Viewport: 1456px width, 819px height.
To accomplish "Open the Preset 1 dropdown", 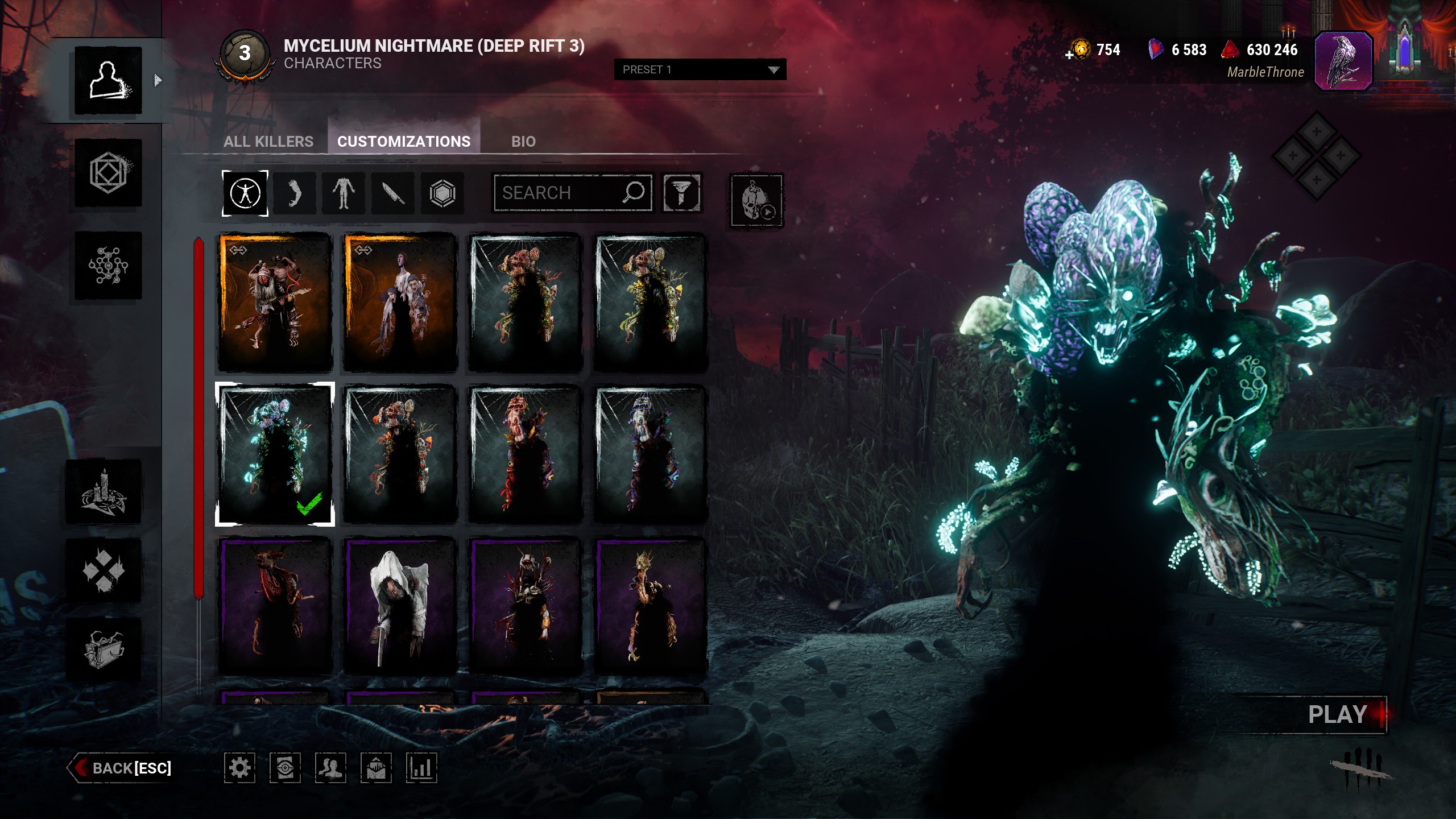I will 700,69.
